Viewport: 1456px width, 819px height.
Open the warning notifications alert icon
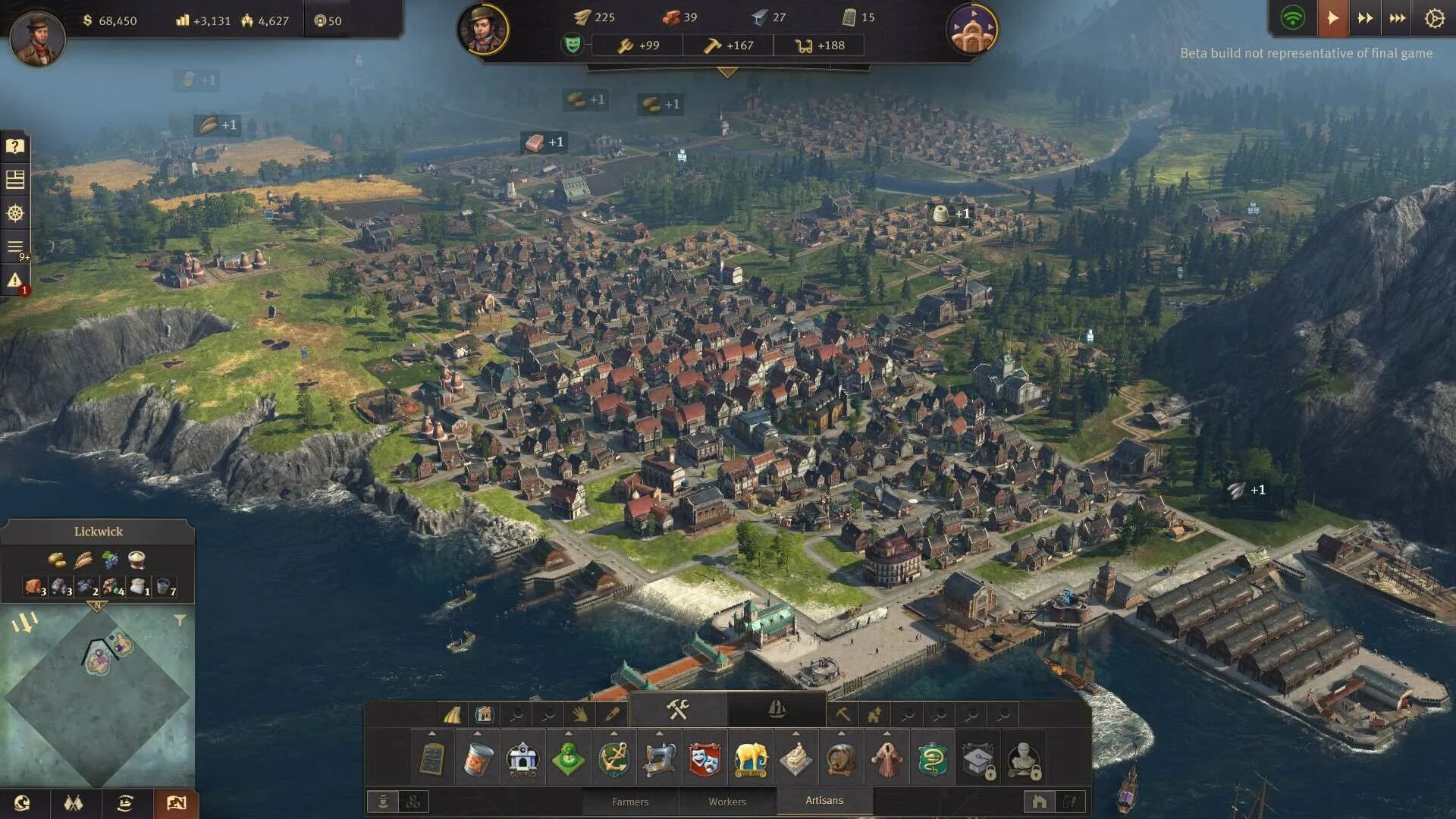point(15,281)
